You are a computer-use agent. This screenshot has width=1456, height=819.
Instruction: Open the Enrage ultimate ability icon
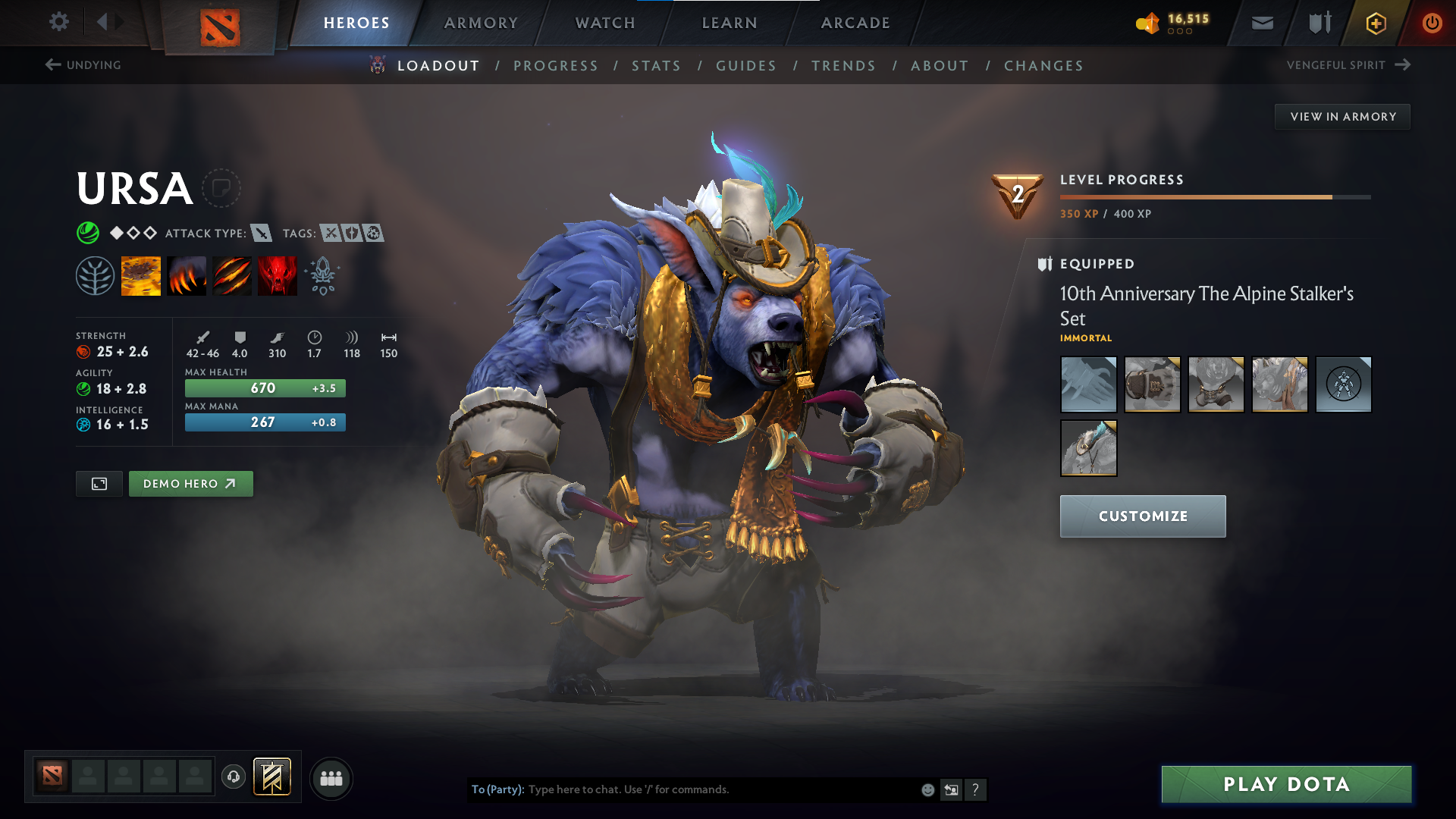(x=277, y=275)
